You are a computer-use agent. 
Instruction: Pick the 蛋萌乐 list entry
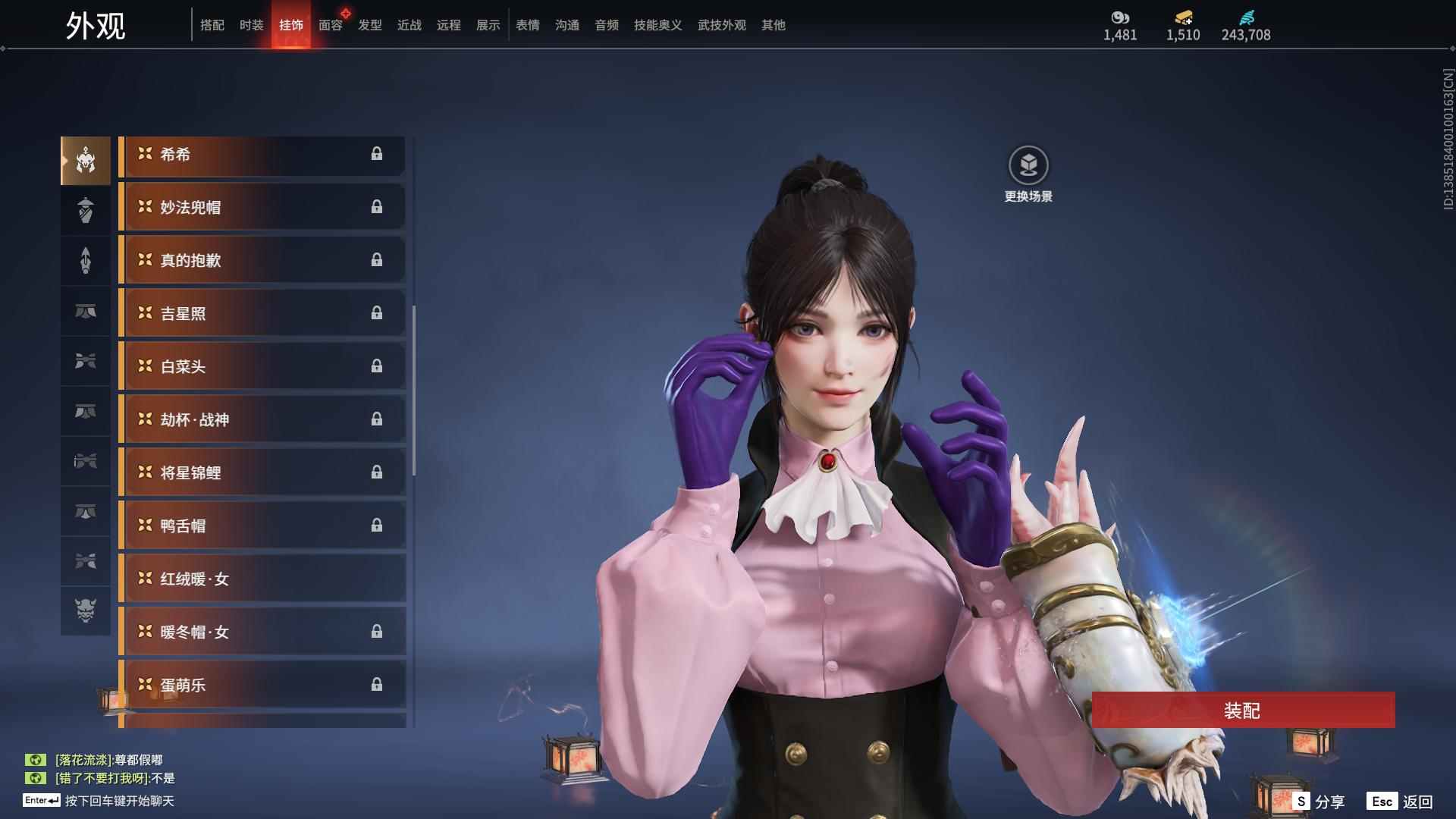point(262,686)
